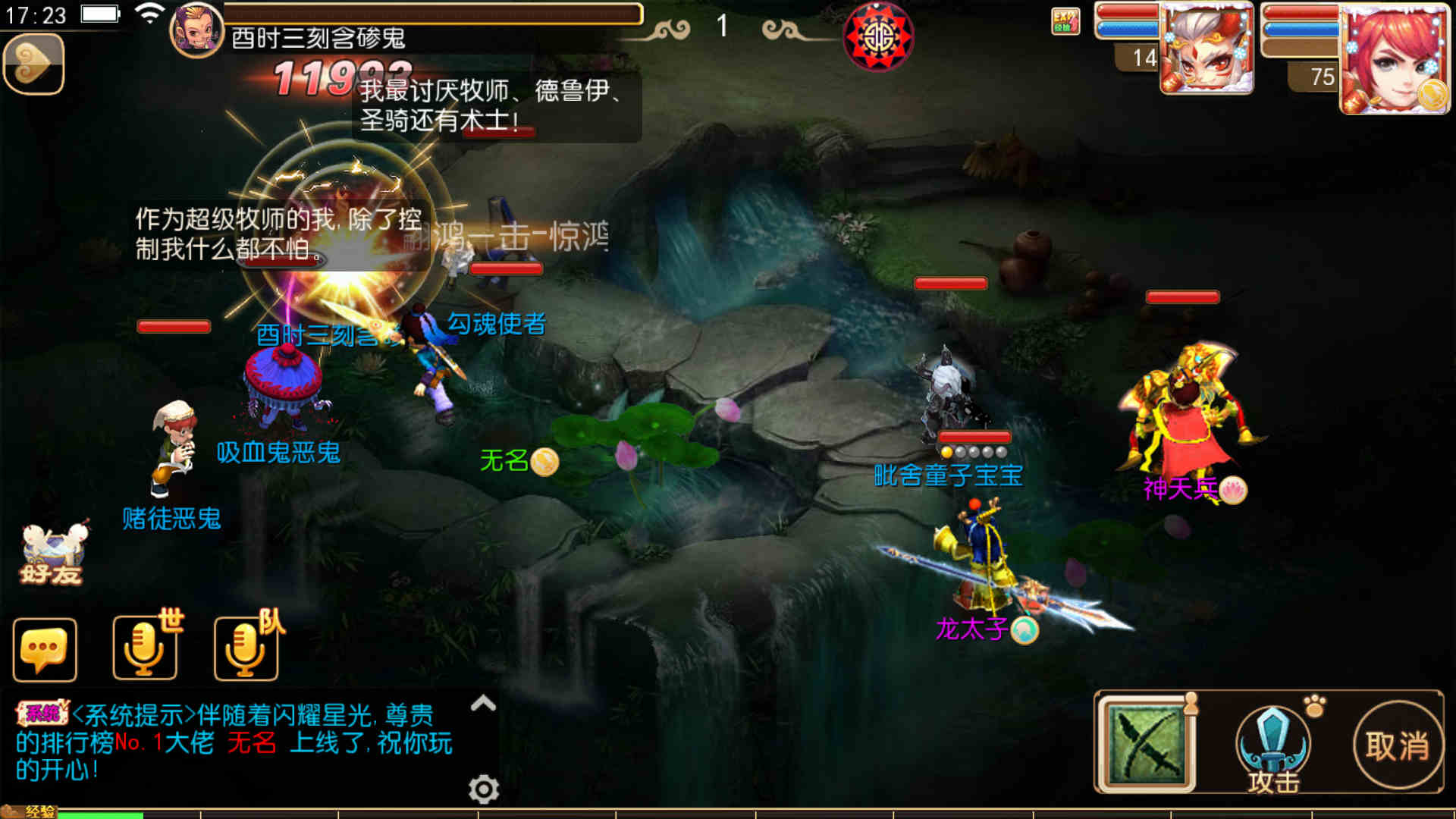Open the 好友 friends menu
The width and height of the screenshot is (1456, 819).
tap(52, 554)
